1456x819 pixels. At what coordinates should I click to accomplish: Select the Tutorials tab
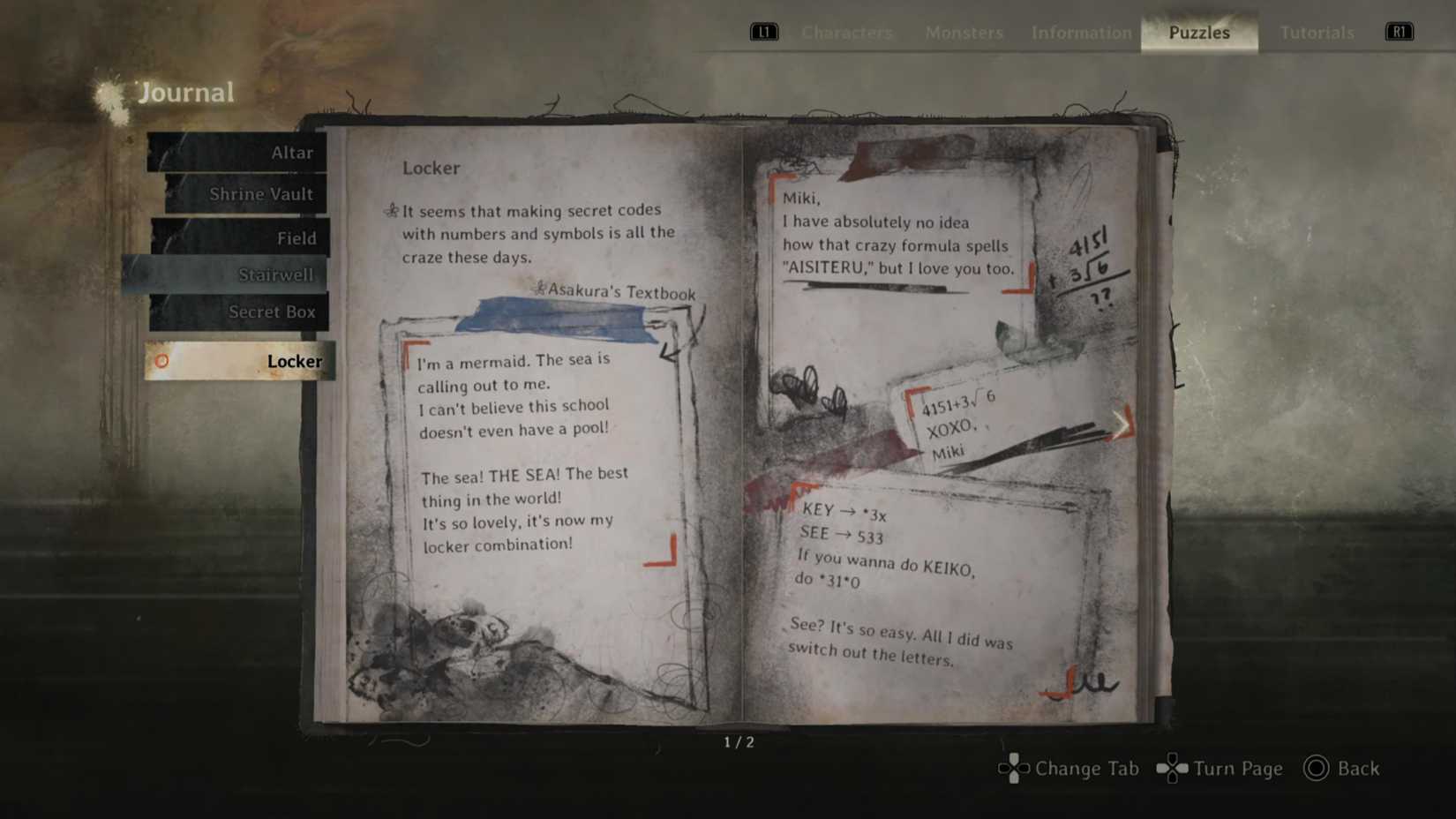pos(1316,33)
